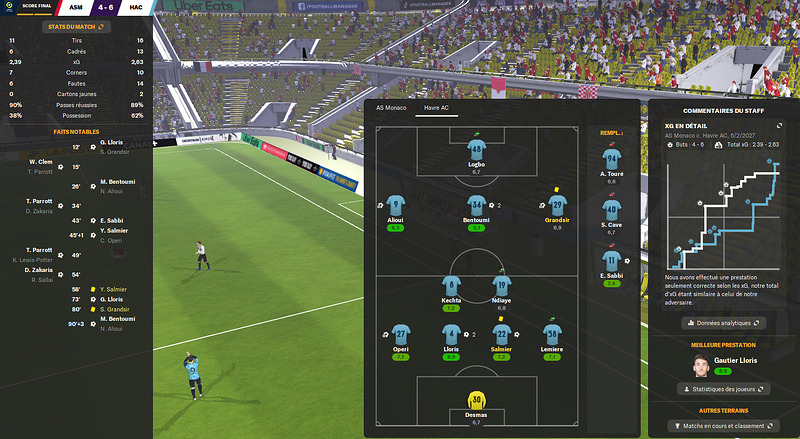Choose striker Logbo on the pitch
Viewport: 800px width, 439px height.
coord(476,149)
